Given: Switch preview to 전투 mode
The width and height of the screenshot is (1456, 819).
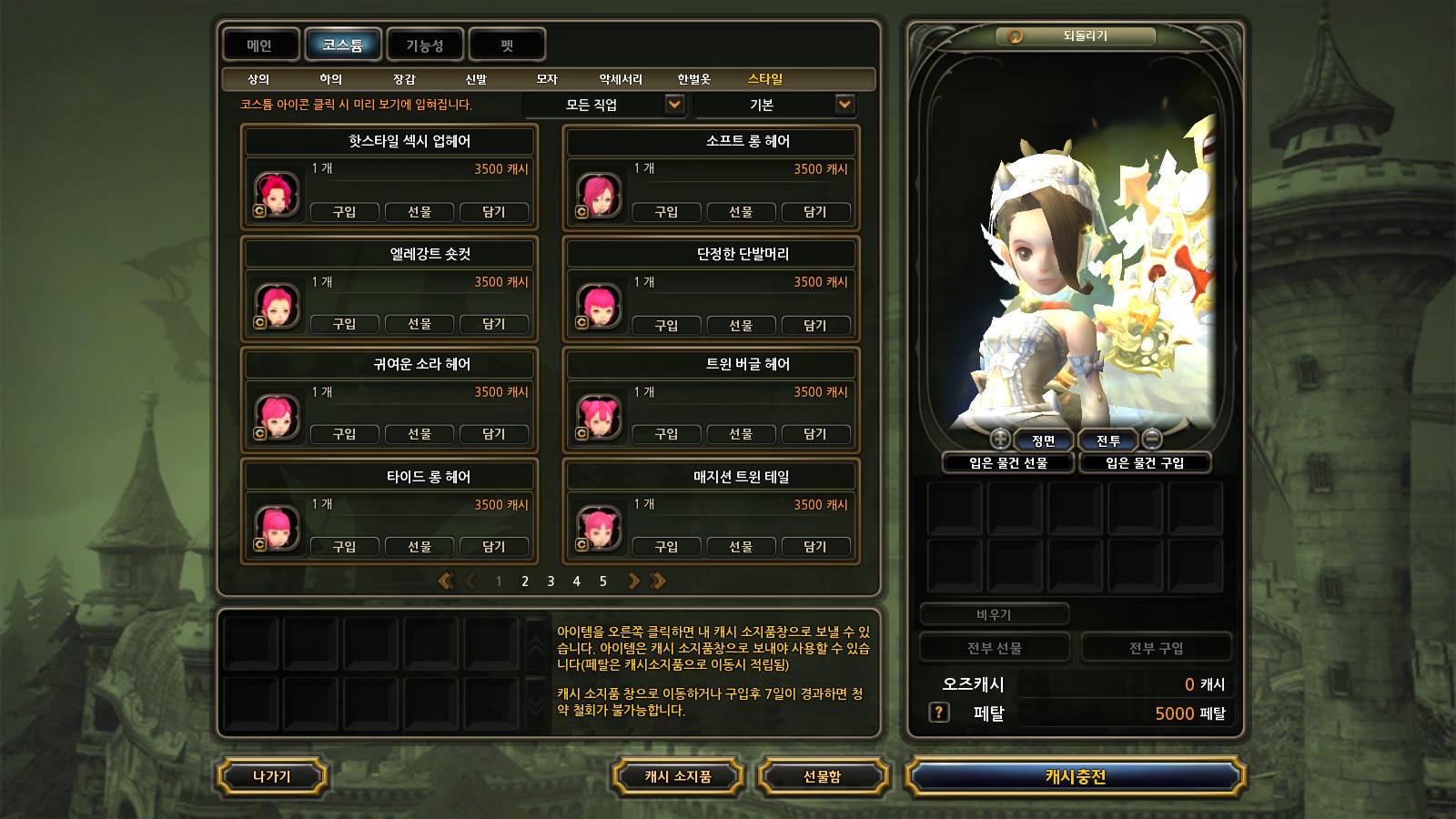Looking at the screenshot, I should (1107, 440).
